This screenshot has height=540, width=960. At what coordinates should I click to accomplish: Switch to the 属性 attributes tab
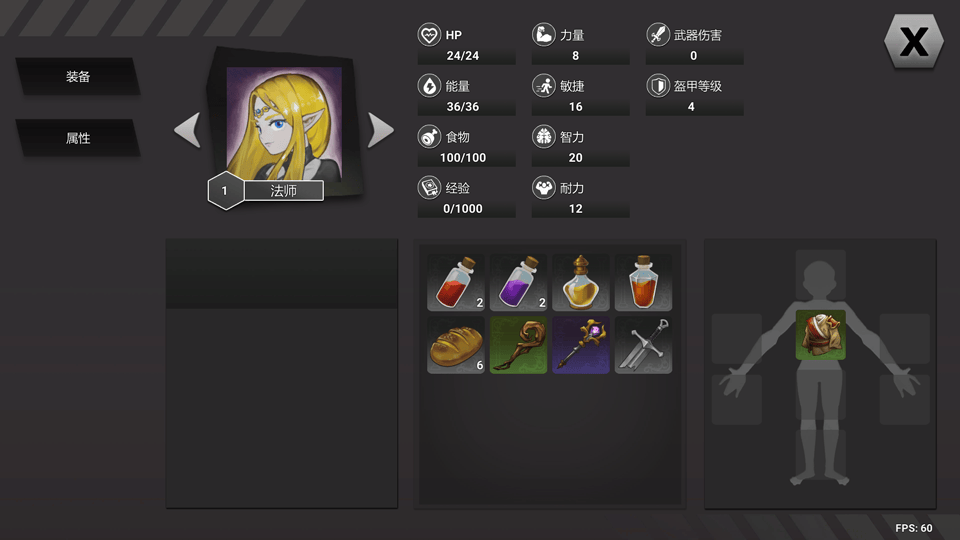[x=78, y=138]
